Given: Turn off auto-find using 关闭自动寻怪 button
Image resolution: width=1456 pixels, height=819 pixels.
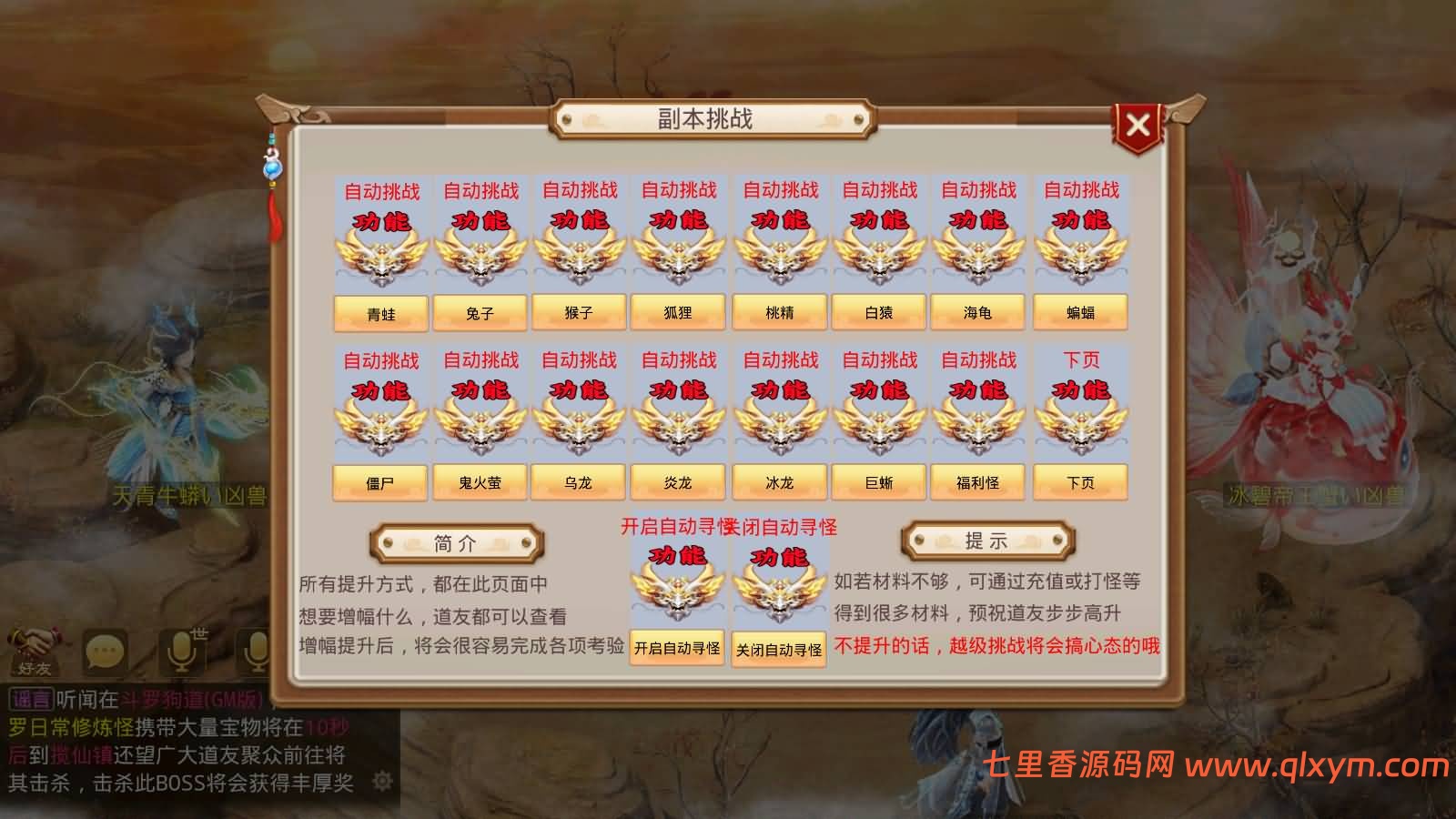Looking at the screenshot, I should (778, 648).
